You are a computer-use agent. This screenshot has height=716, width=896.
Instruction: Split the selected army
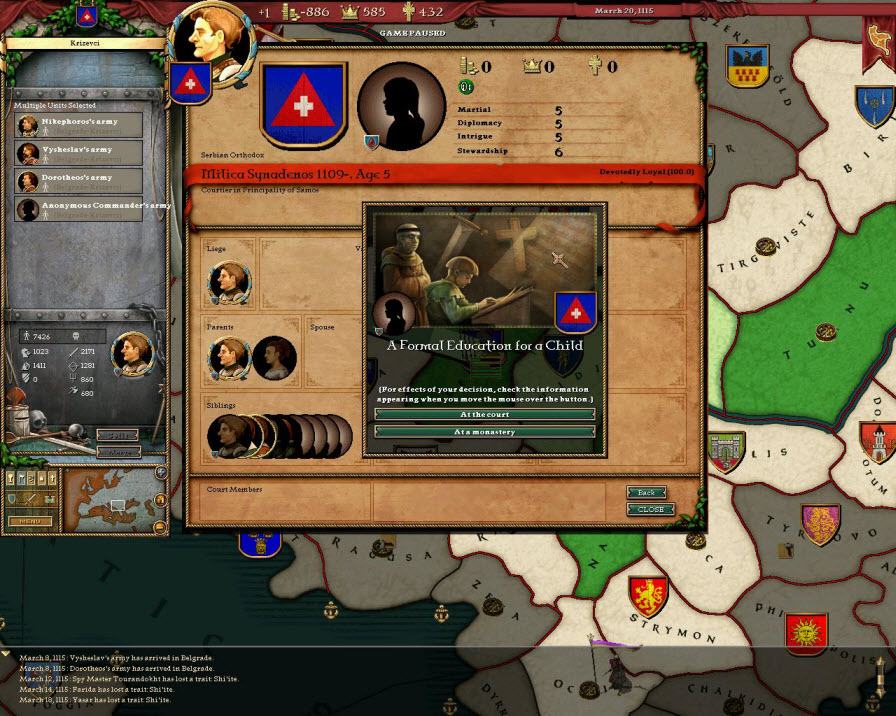pyautogui.click(x=118, y=435)
